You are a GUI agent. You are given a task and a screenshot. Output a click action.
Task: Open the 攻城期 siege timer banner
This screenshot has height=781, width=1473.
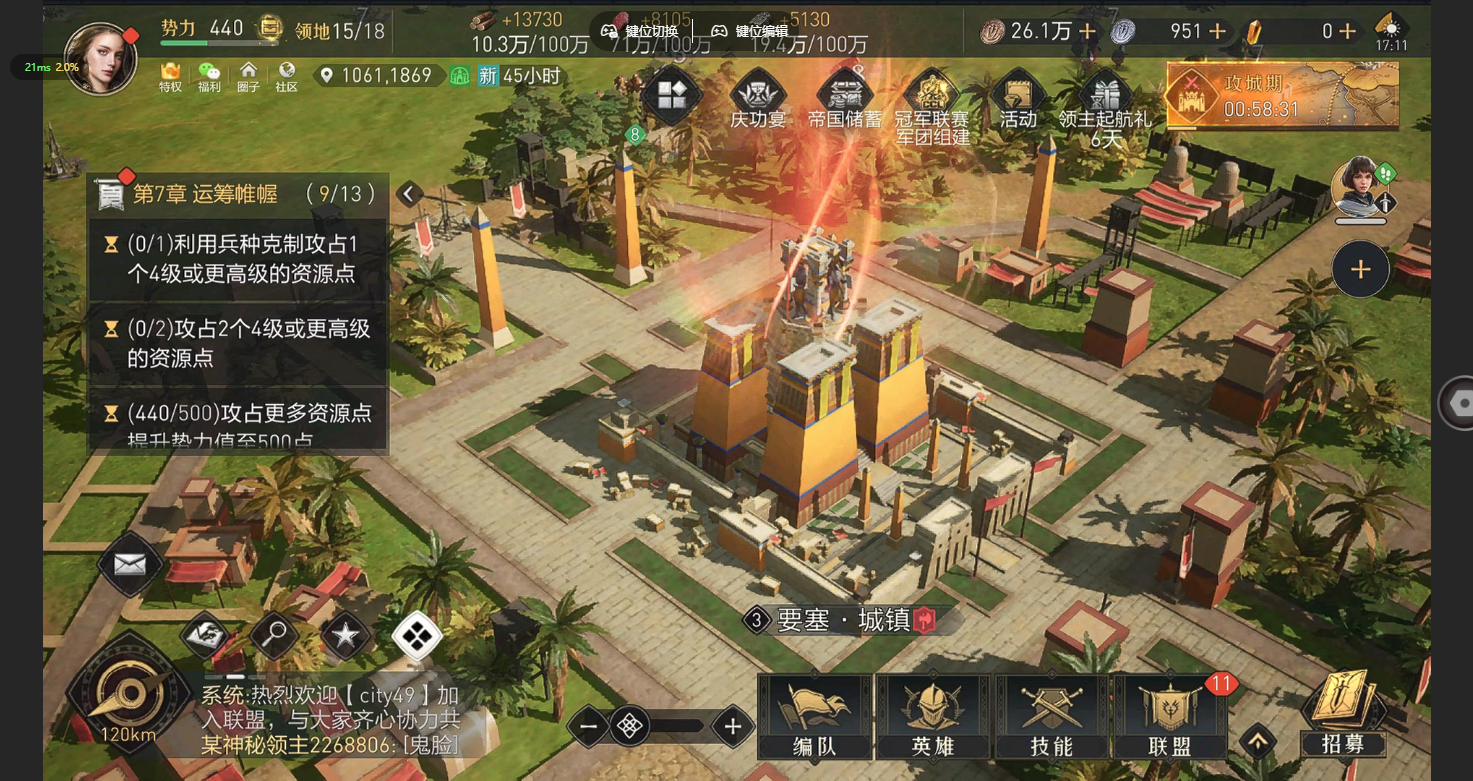pyautogui.click(x=1282, y=96)
